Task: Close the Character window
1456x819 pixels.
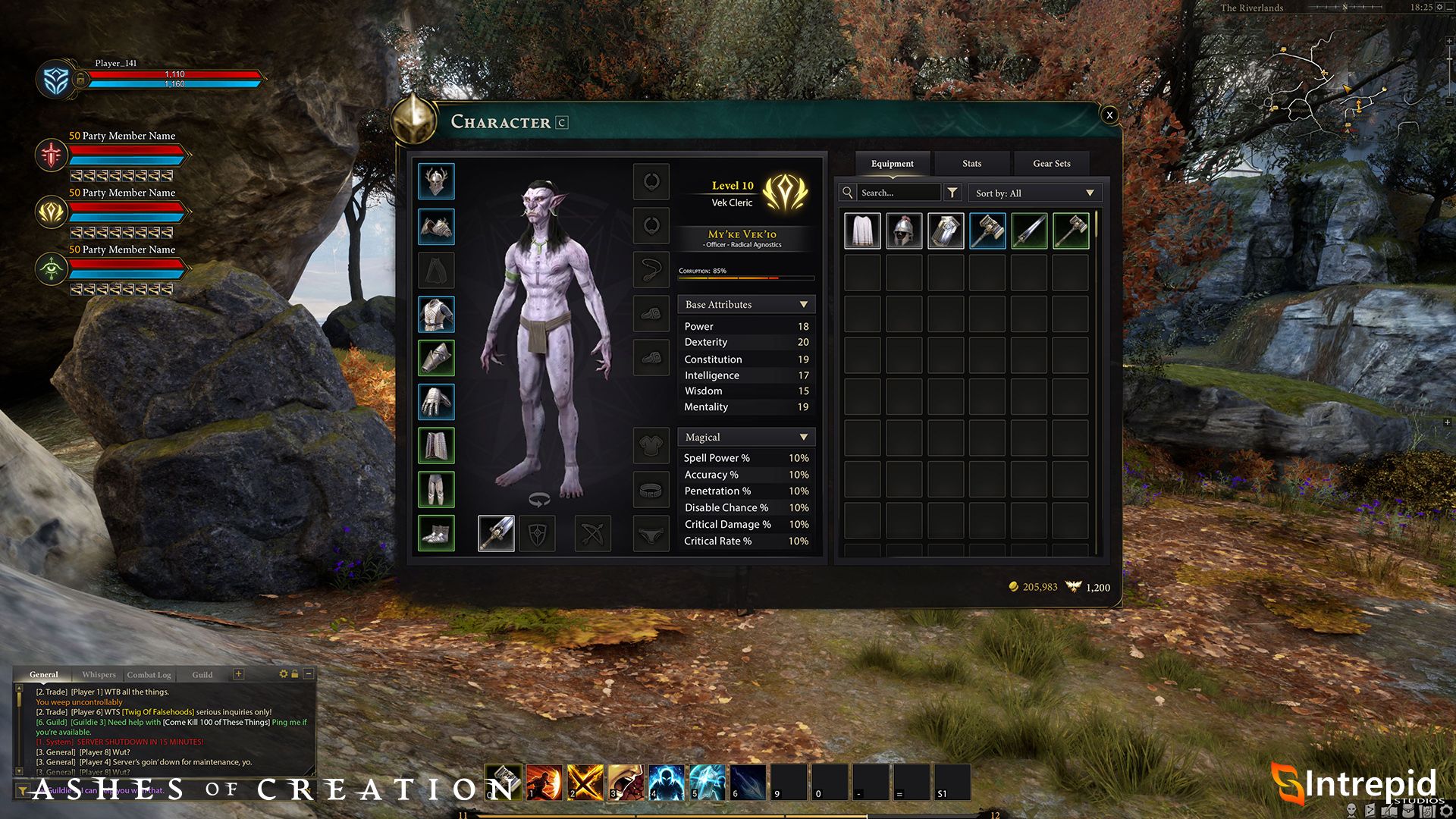Action: (1109, 115)
